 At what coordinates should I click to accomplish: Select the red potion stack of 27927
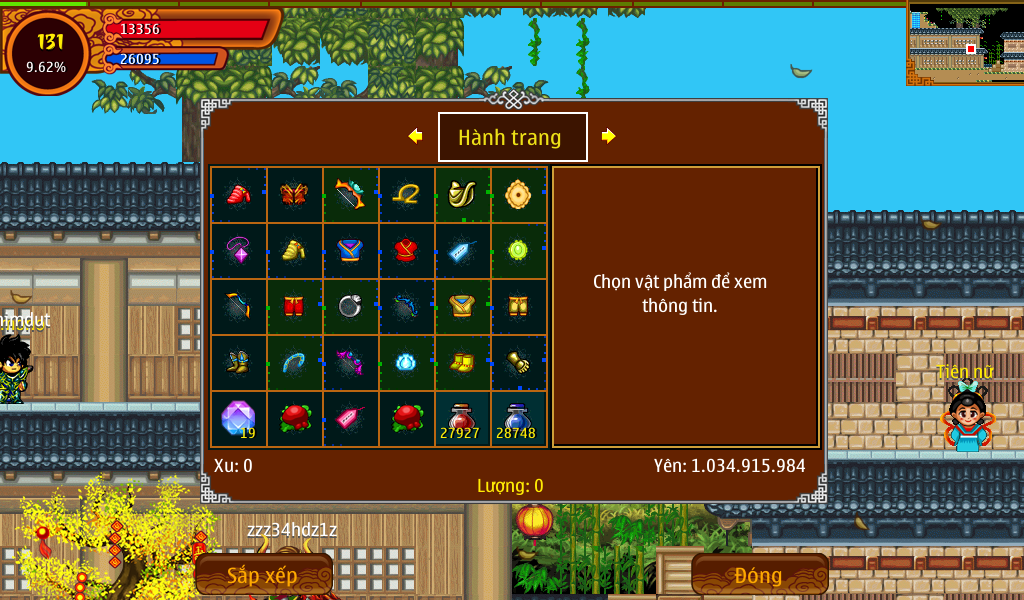coord(462,418)
